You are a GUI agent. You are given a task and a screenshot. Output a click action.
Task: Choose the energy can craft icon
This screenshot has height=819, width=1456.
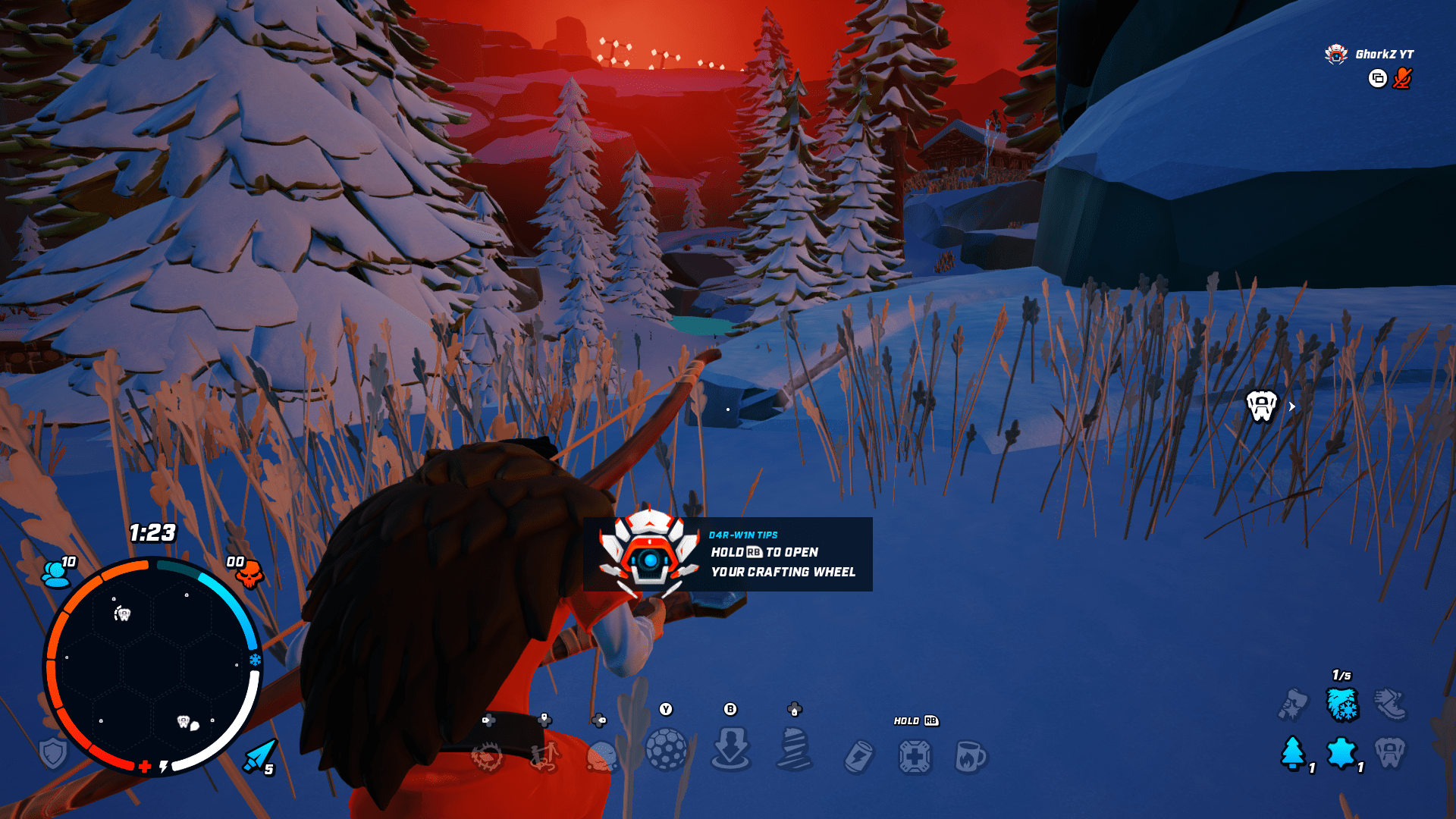coord(858,757)
